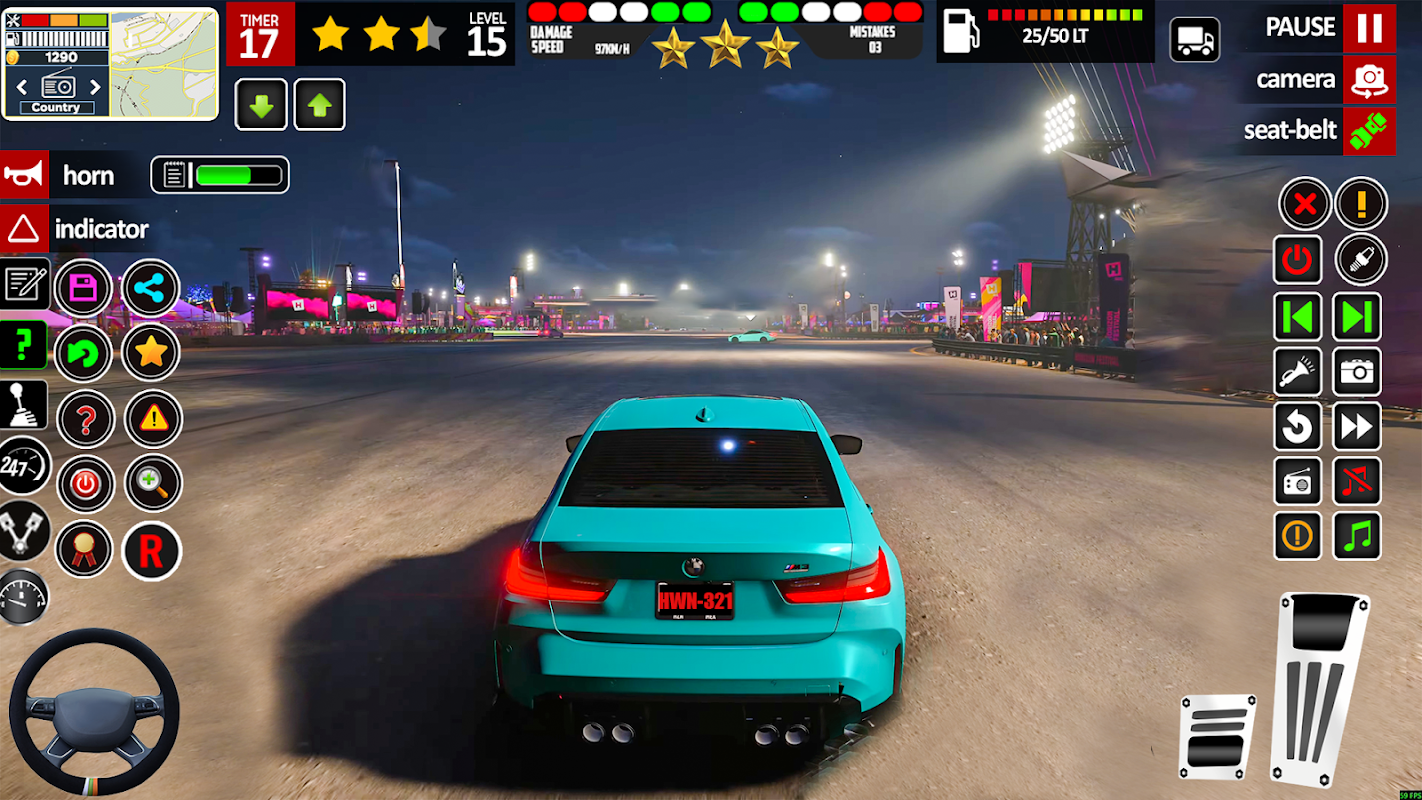Turn on the indicator
This screenshot has width=1422, height=800.
tap(24, 229)
